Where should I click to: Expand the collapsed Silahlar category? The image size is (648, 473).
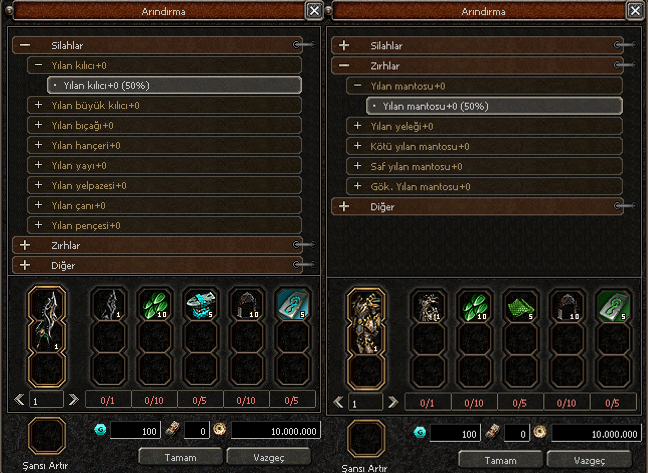coord(345,45)
